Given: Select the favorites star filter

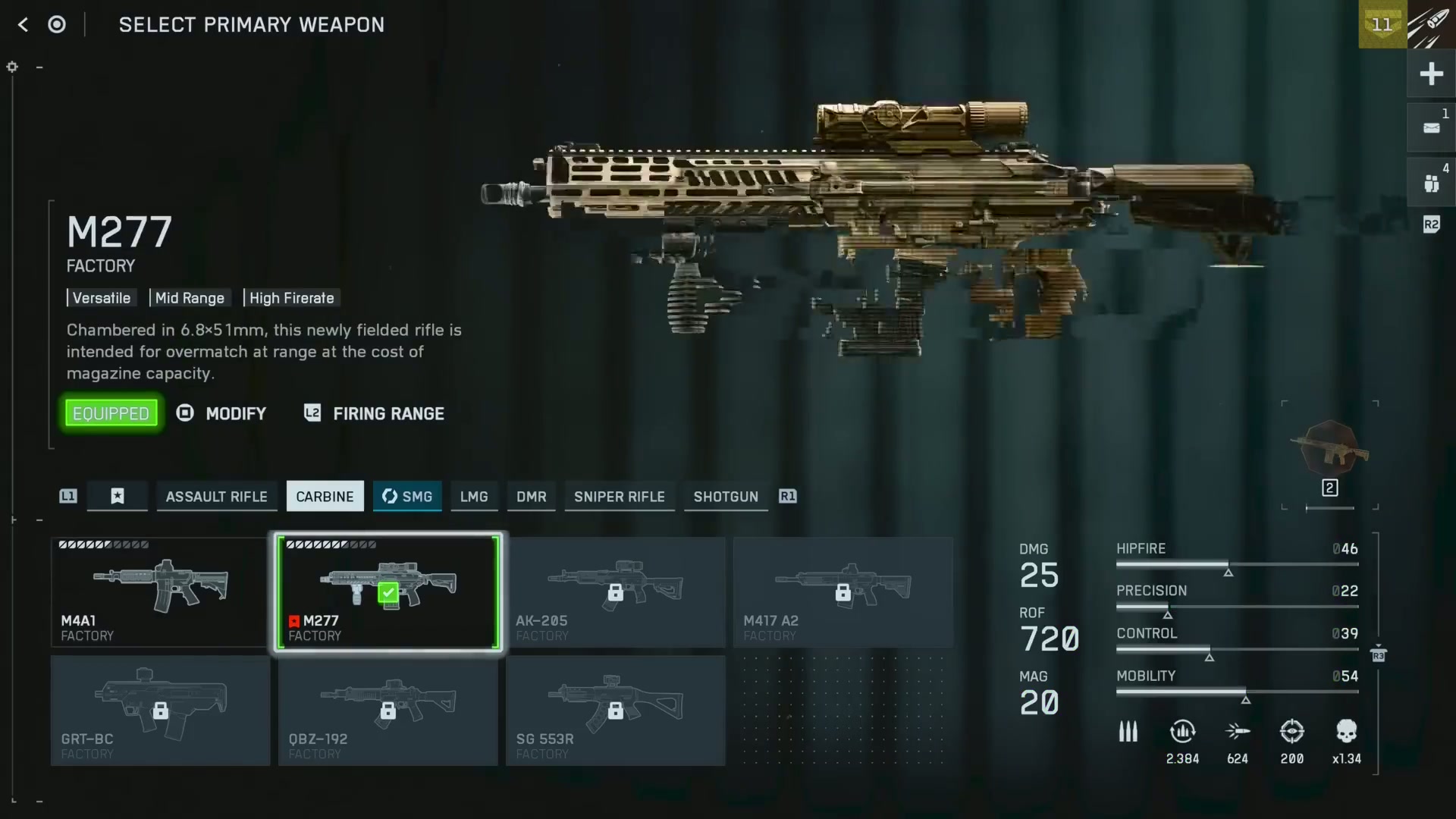Looking at the screenshot, I should tap(117, 497).
